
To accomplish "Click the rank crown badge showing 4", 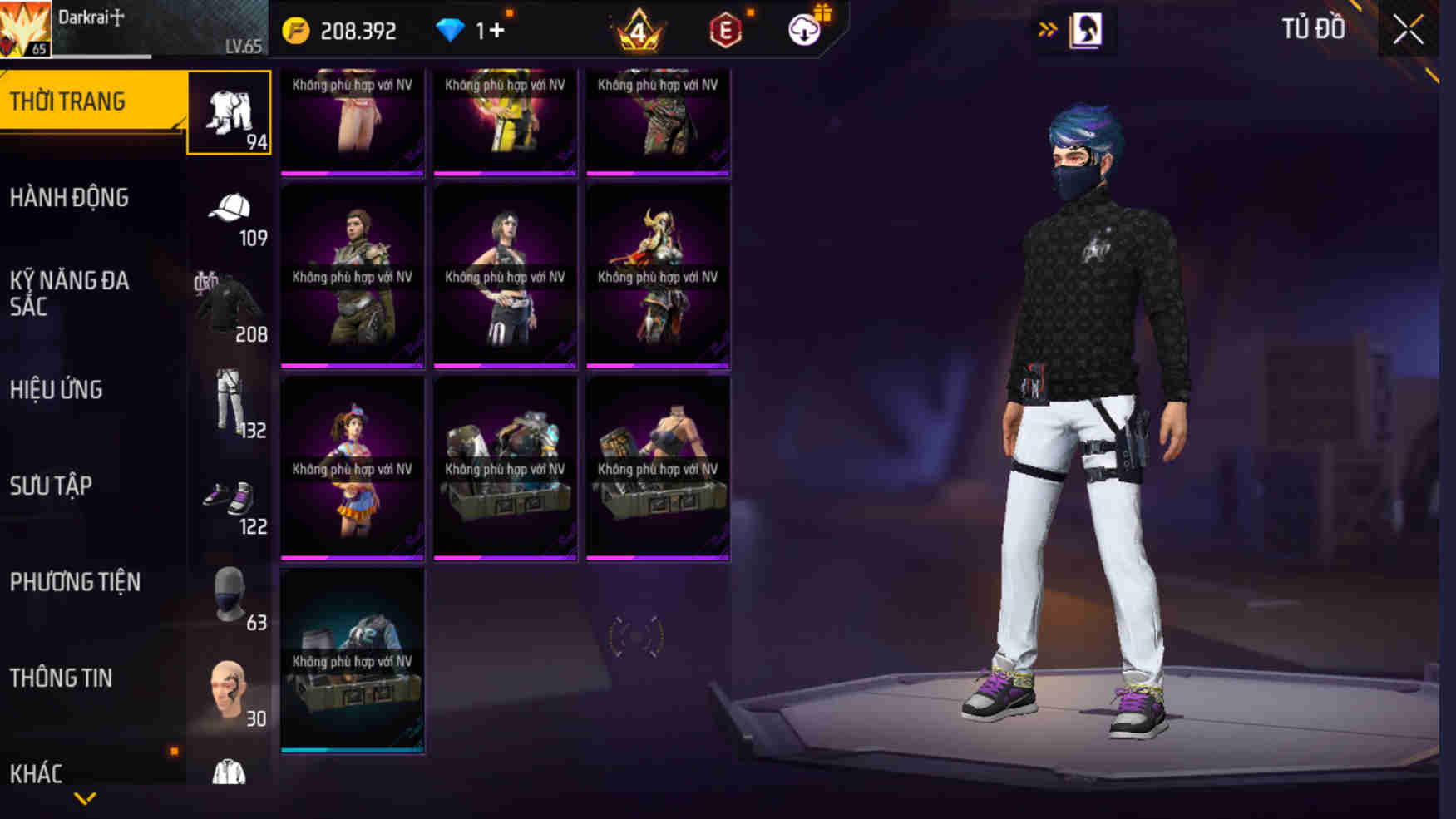I will tap(637, 31).
